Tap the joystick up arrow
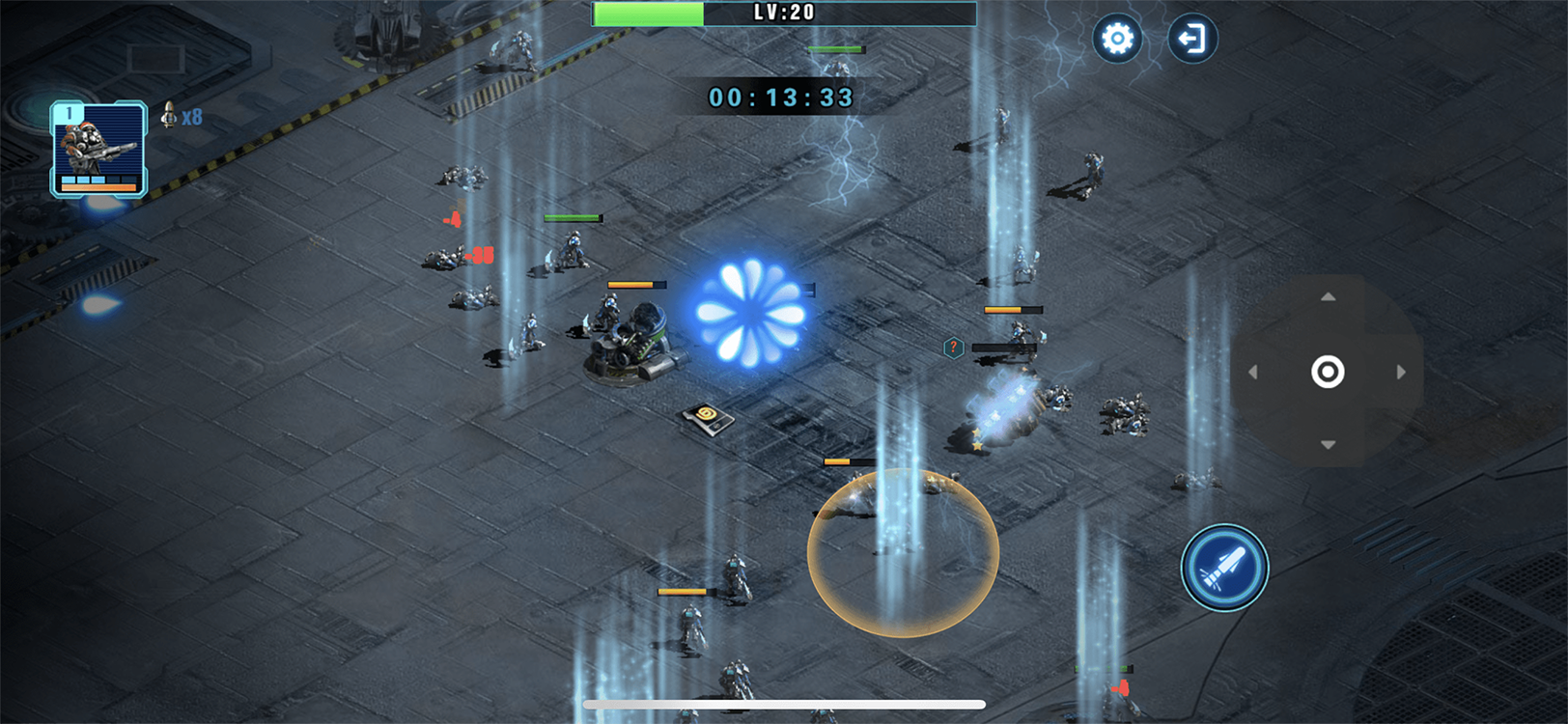Viewport: 1568px width, 724px height. [x=1329, y=297]
